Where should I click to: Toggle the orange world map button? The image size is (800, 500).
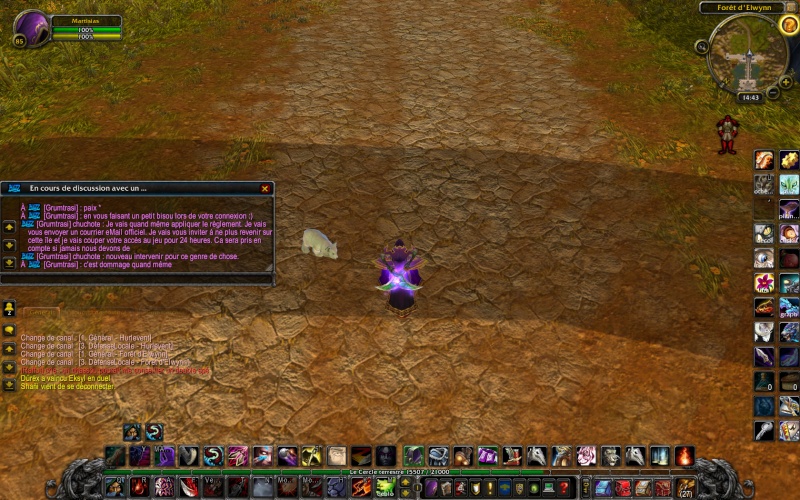[x=789, y=25]
